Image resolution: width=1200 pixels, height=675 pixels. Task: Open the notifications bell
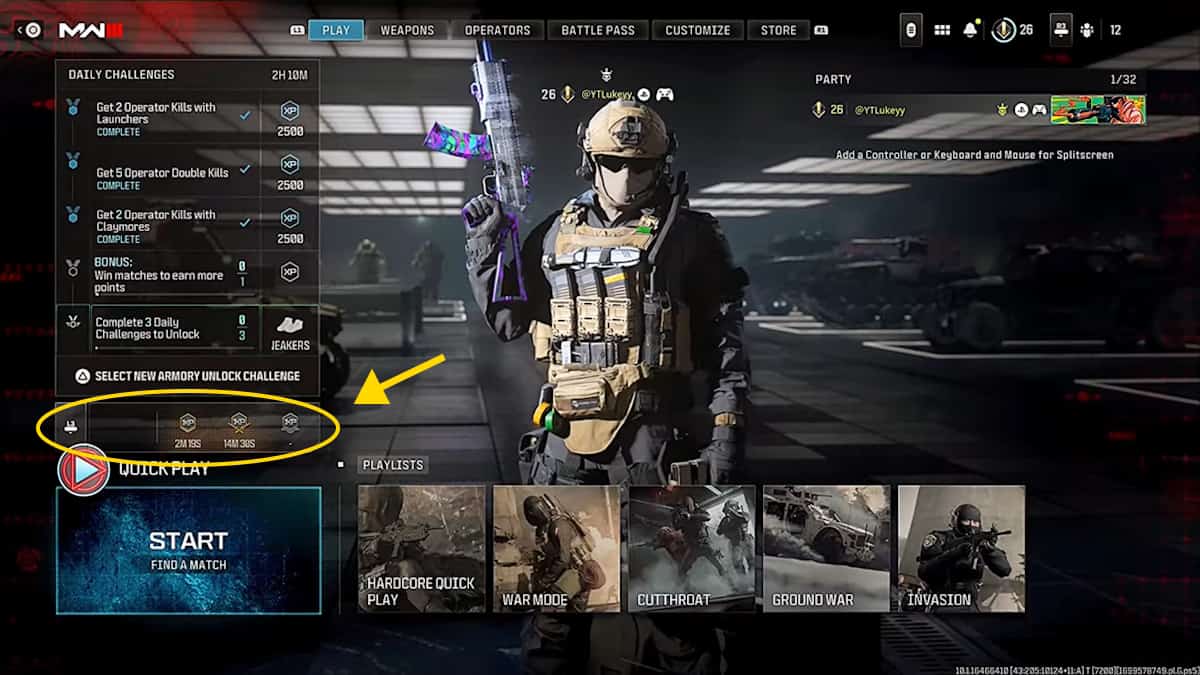970,30
